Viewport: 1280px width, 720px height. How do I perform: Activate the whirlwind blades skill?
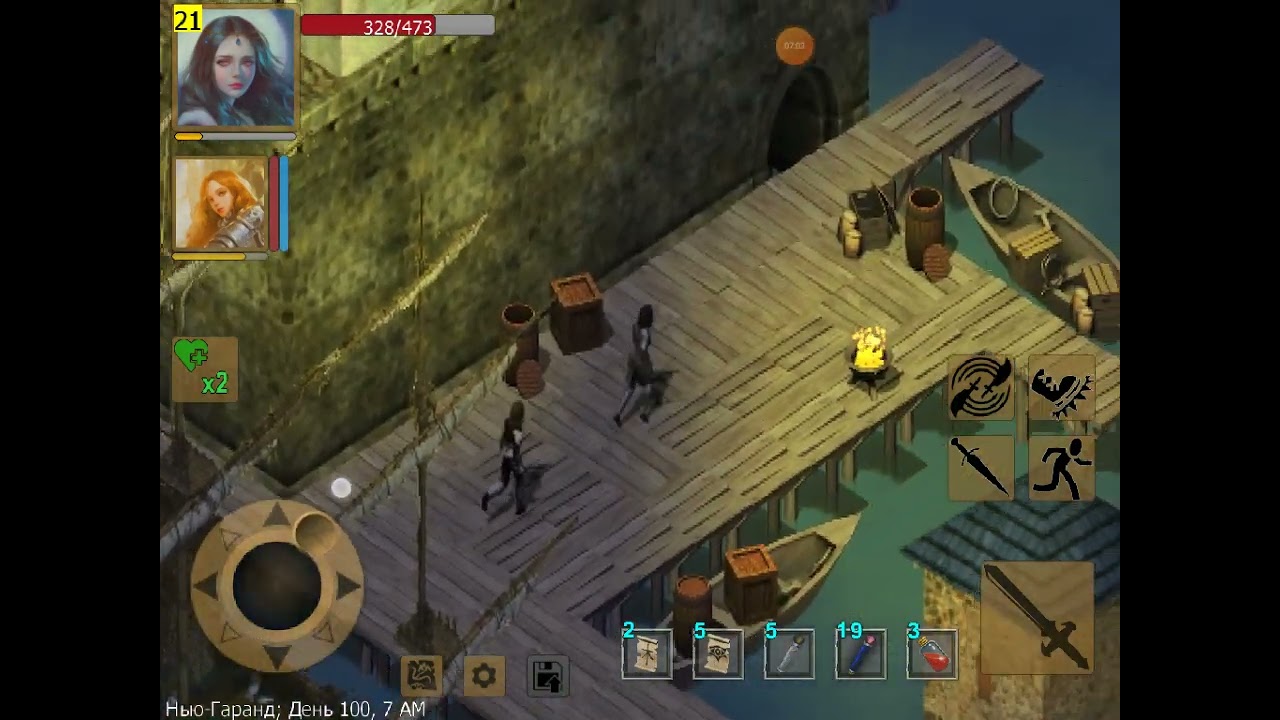[981, 387]
